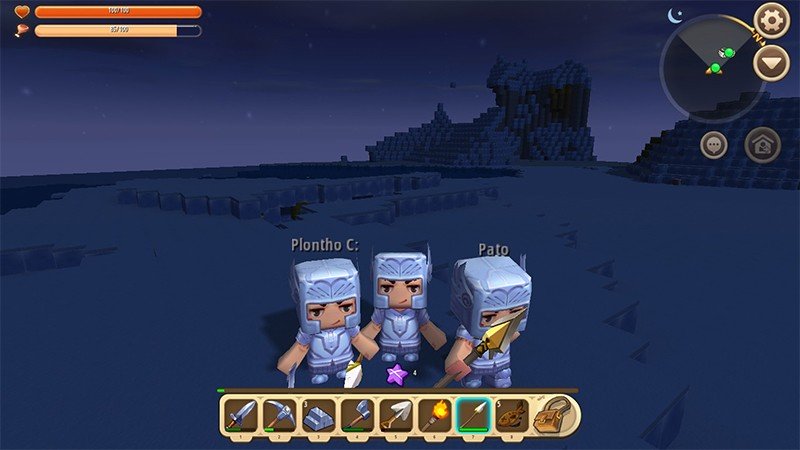This screenshot has width=800, height=450.
Task: Switch to the axe hotbar slot
Action: click(x=356, y=414)
